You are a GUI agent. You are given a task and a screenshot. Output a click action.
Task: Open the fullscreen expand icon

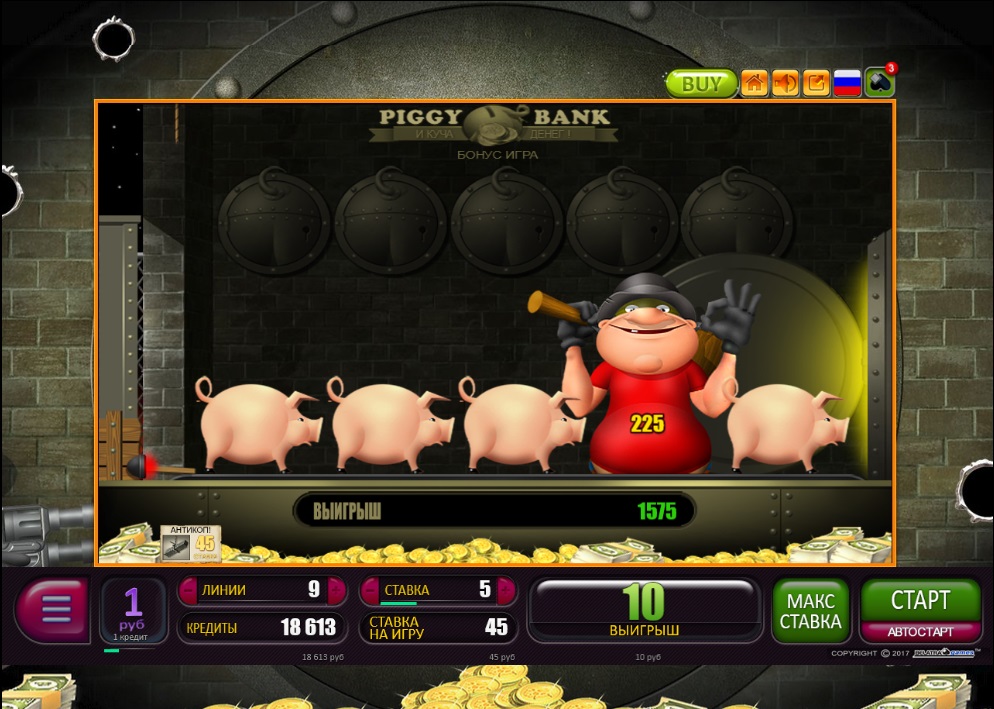817,83
